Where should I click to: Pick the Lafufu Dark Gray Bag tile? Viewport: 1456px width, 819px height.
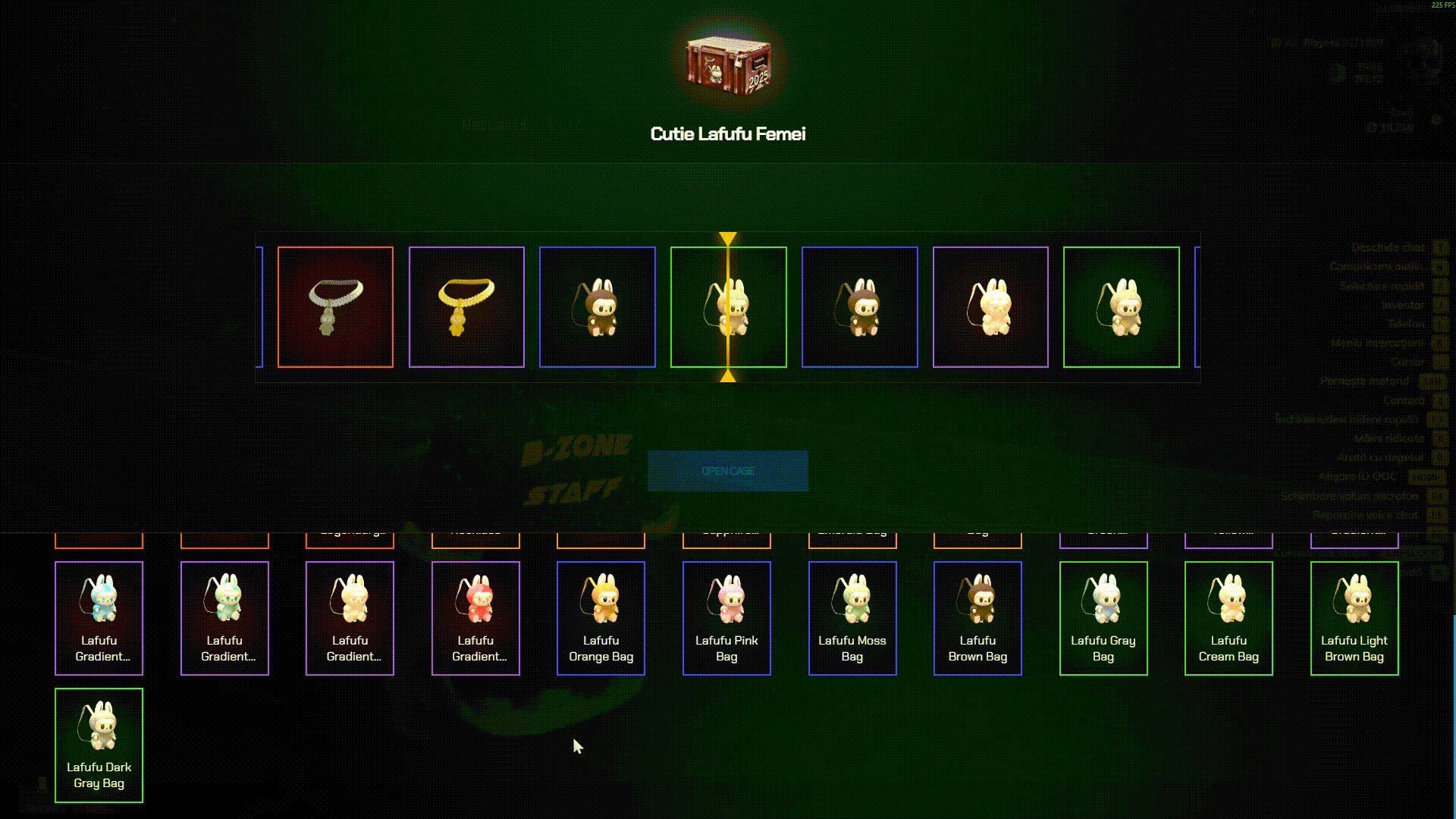(x=99, y=745)
